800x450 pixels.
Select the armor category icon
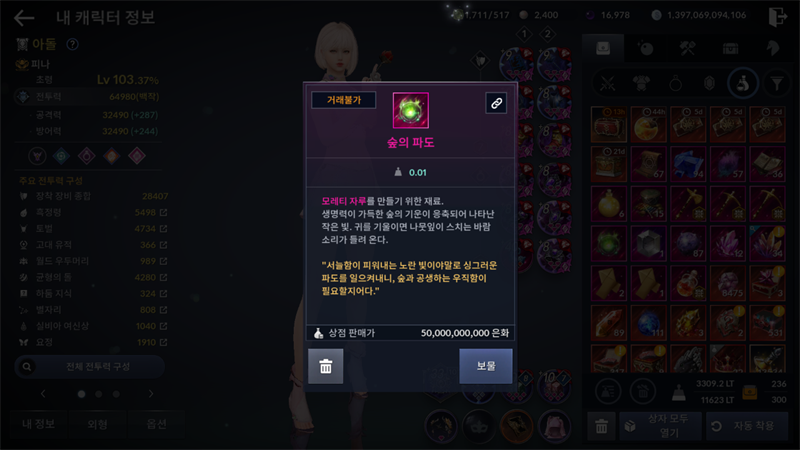click(x=639, y=84)
